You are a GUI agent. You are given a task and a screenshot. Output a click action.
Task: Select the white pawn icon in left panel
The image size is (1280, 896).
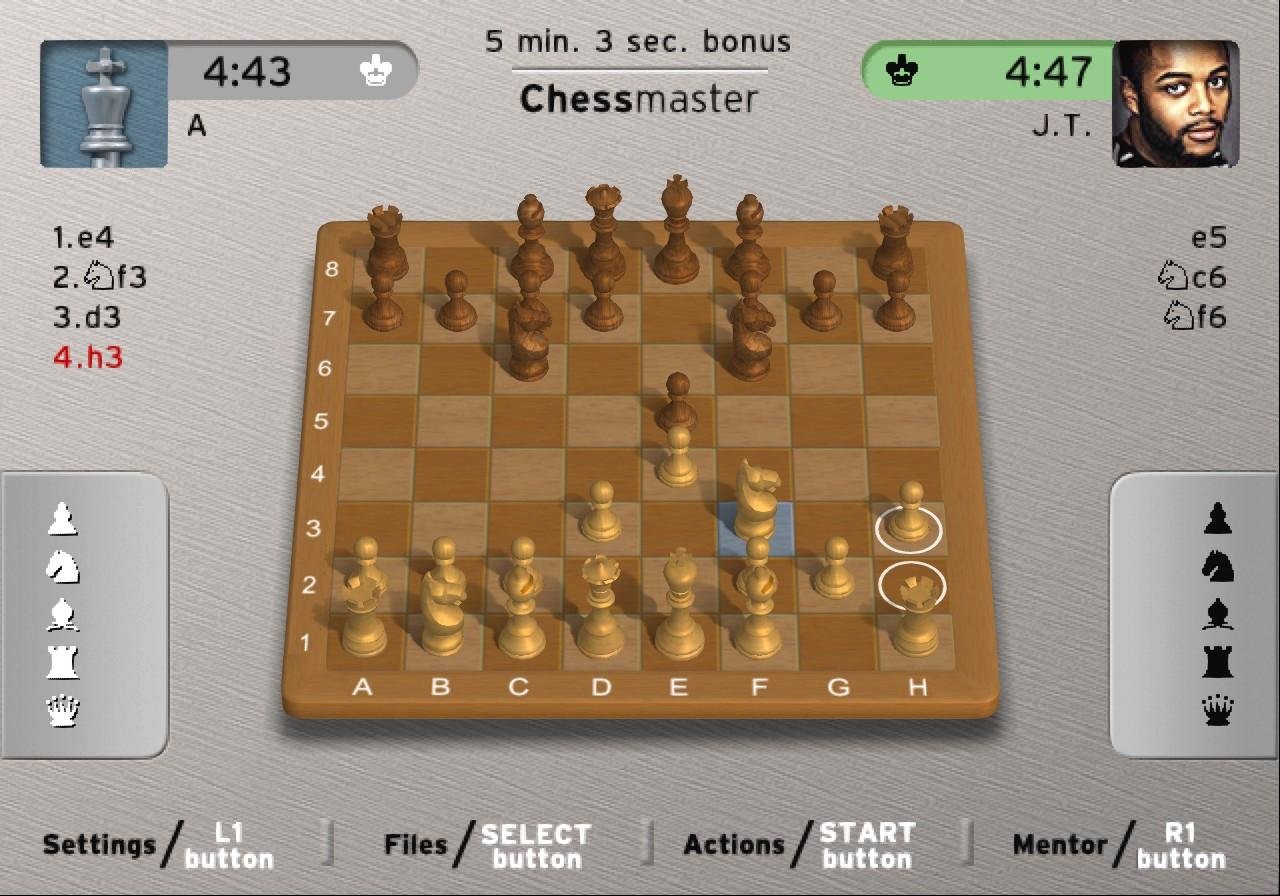(x=62, y=517)
